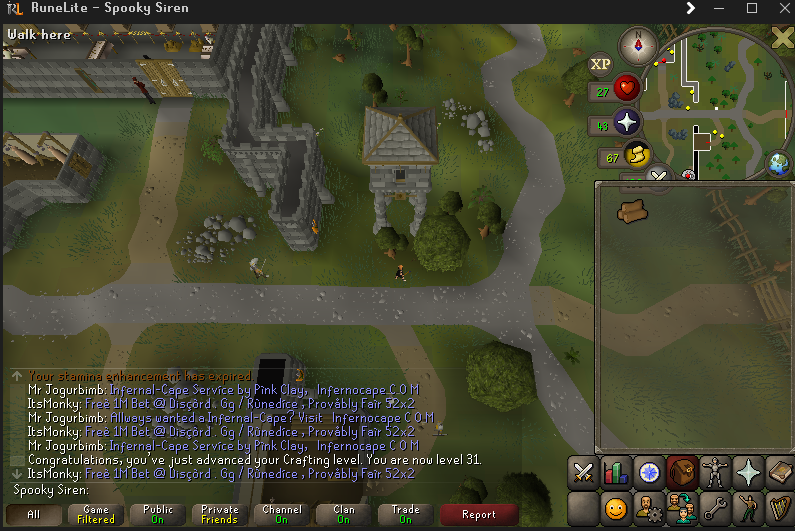This screenshot has height=531, width=795.
Task: Select the logs in the inventory
Action: click(632, 210)
